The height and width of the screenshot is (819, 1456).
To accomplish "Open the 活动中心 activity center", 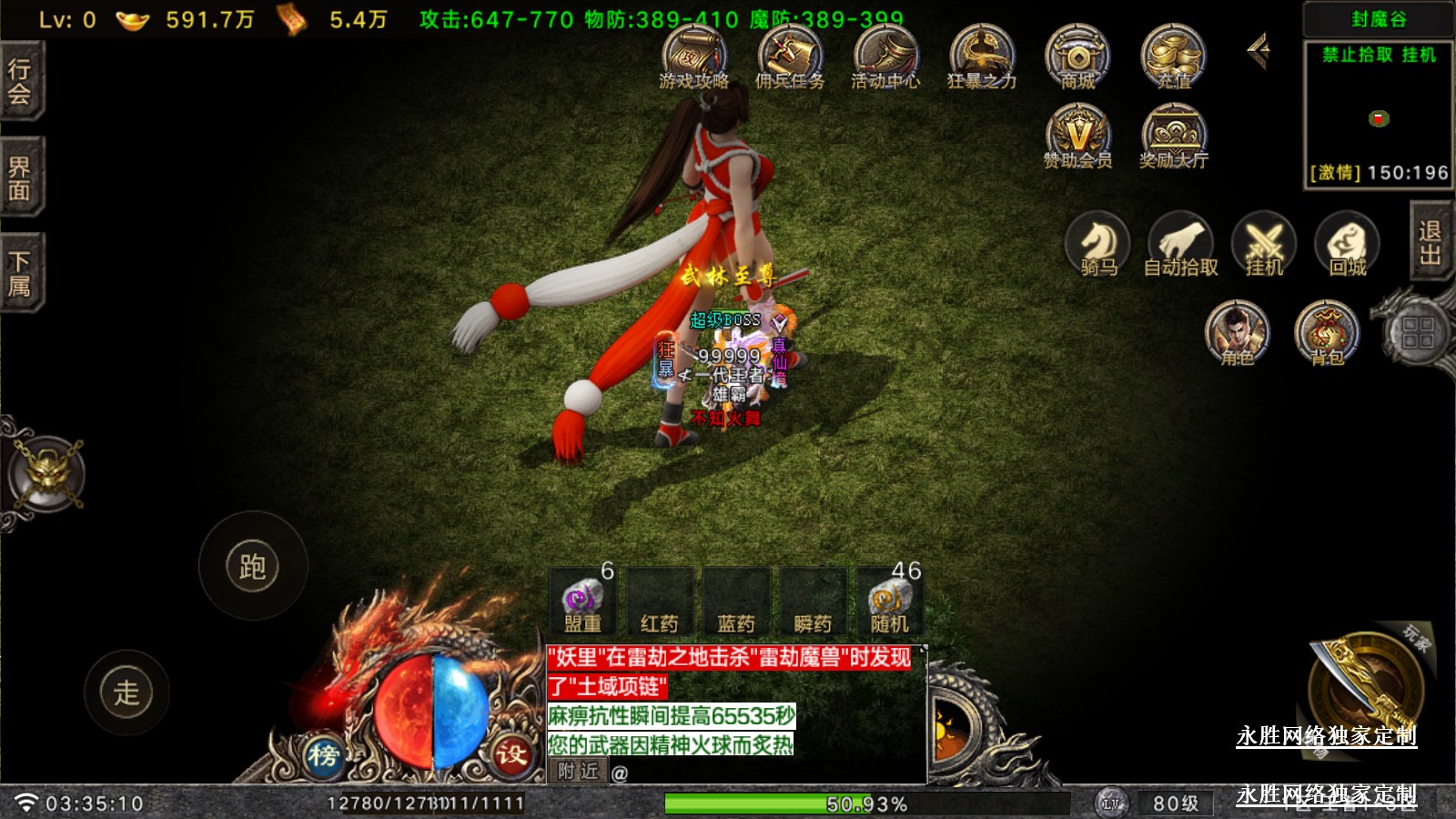I will 885,56.
